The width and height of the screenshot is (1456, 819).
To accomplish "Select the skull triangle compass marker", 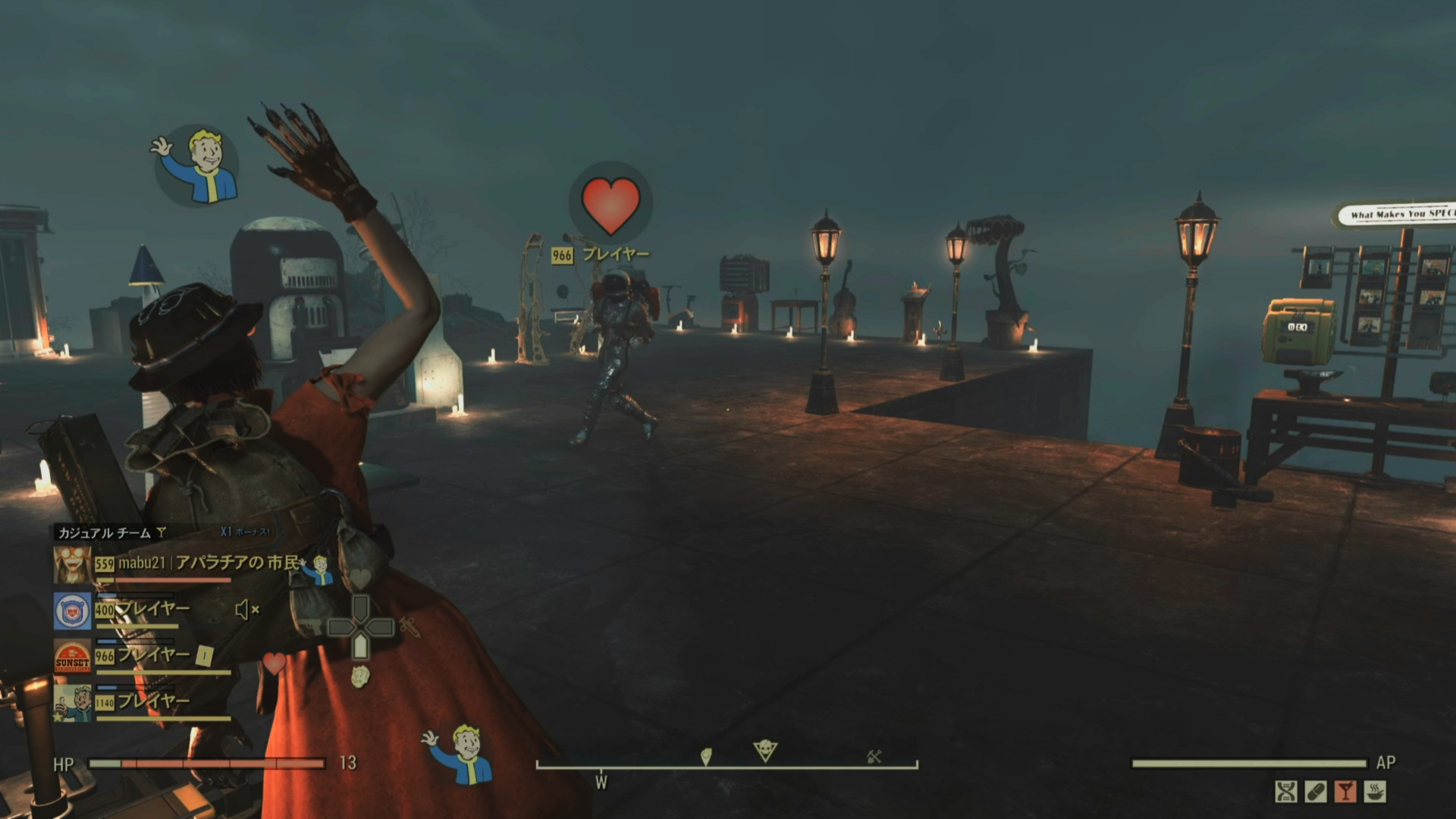I will pyautogui.click(x=765, y=751).
